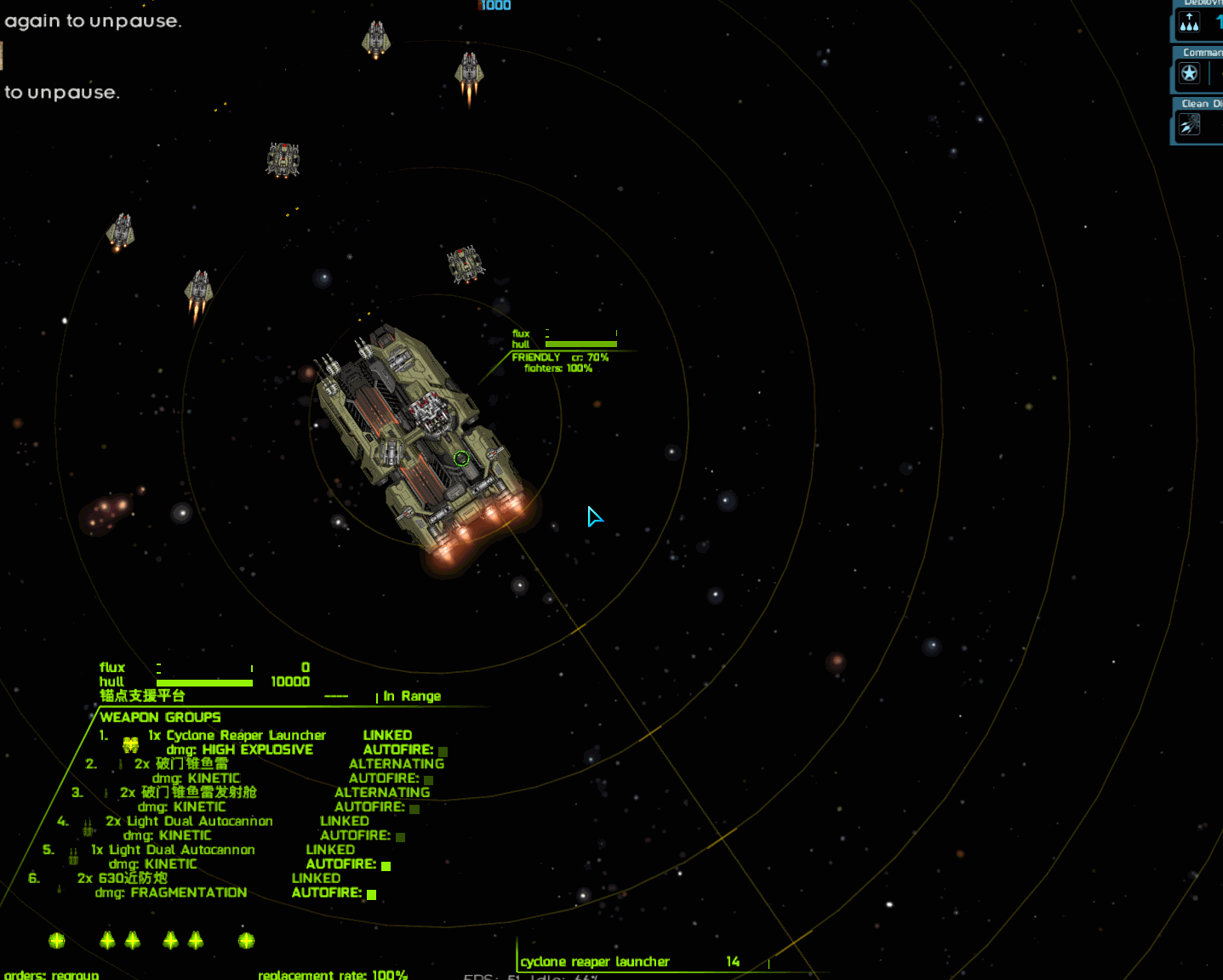Activate the Clean Disengage retreat icon
The width and height of the screenshot is (1223, 980).
tap(1190, 125)
